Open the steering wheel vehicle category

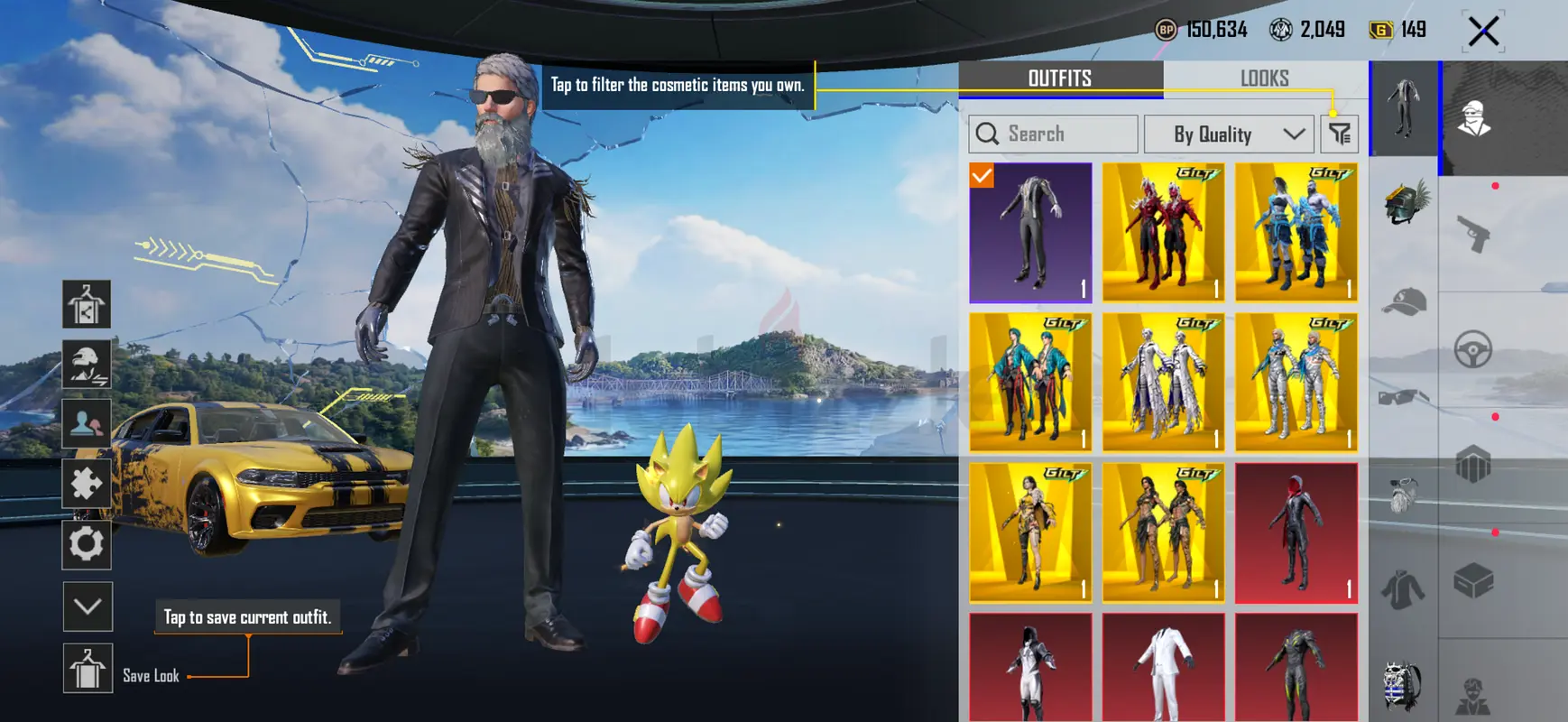click(1473, 349)
